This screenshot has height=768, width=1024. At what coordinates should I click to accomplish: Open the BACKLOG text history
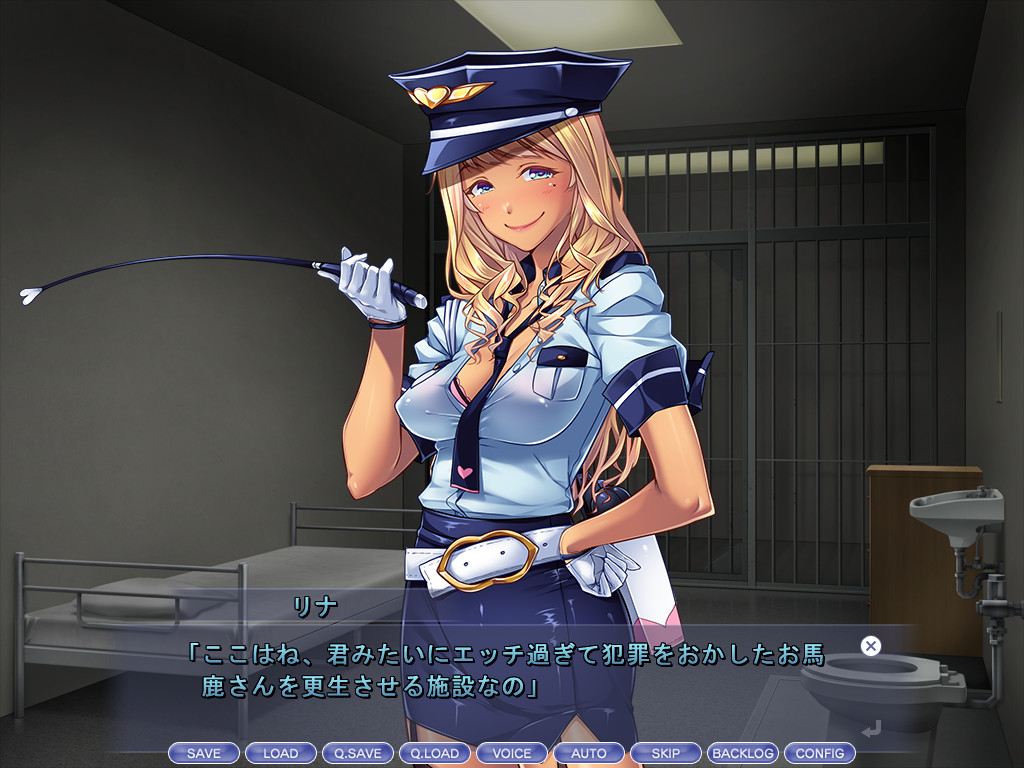click(743, 753)
